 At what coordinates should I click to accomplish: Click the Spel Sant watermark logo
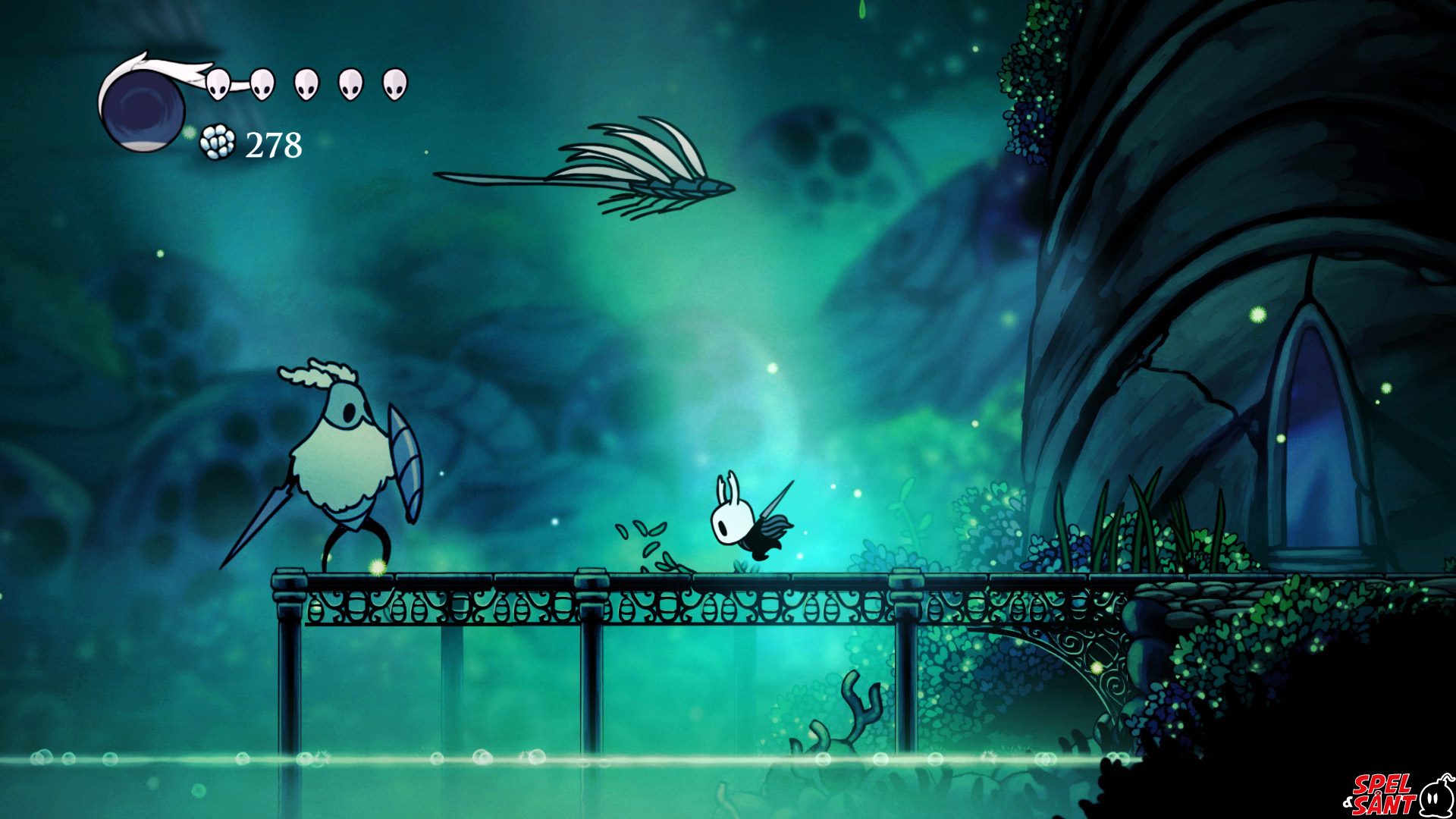click(x=1398, y=794)
